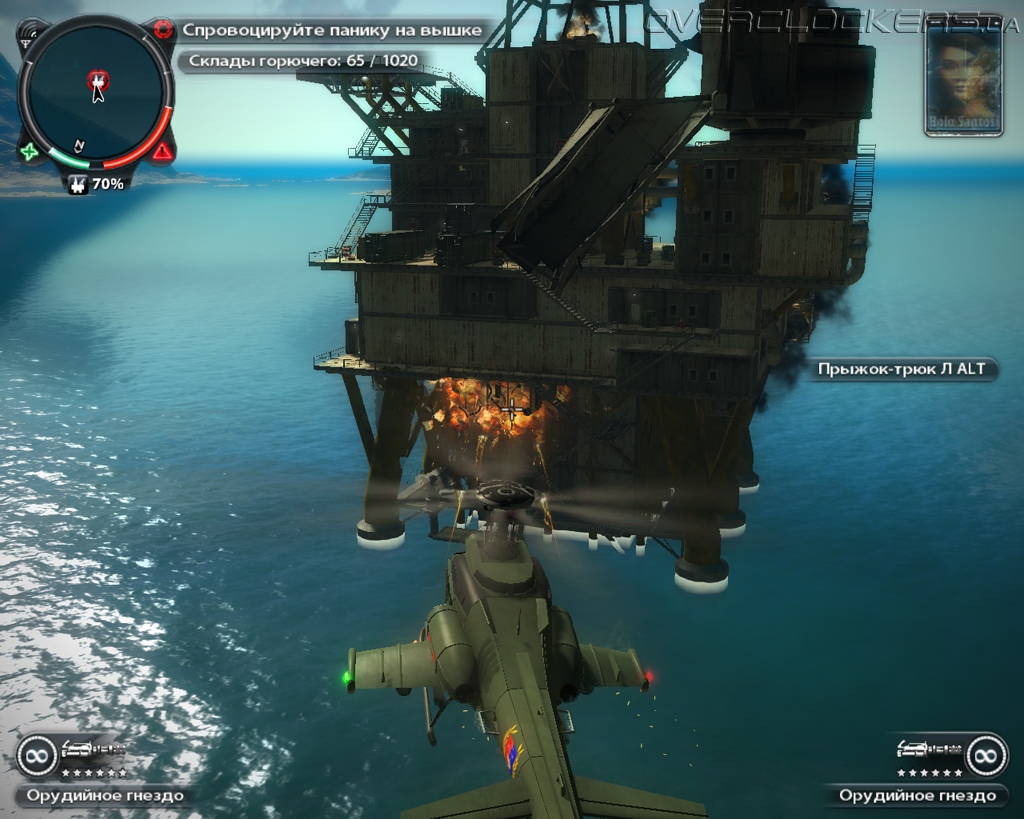Click the green plus icon beside the minimap

click(x=29, y=153)
